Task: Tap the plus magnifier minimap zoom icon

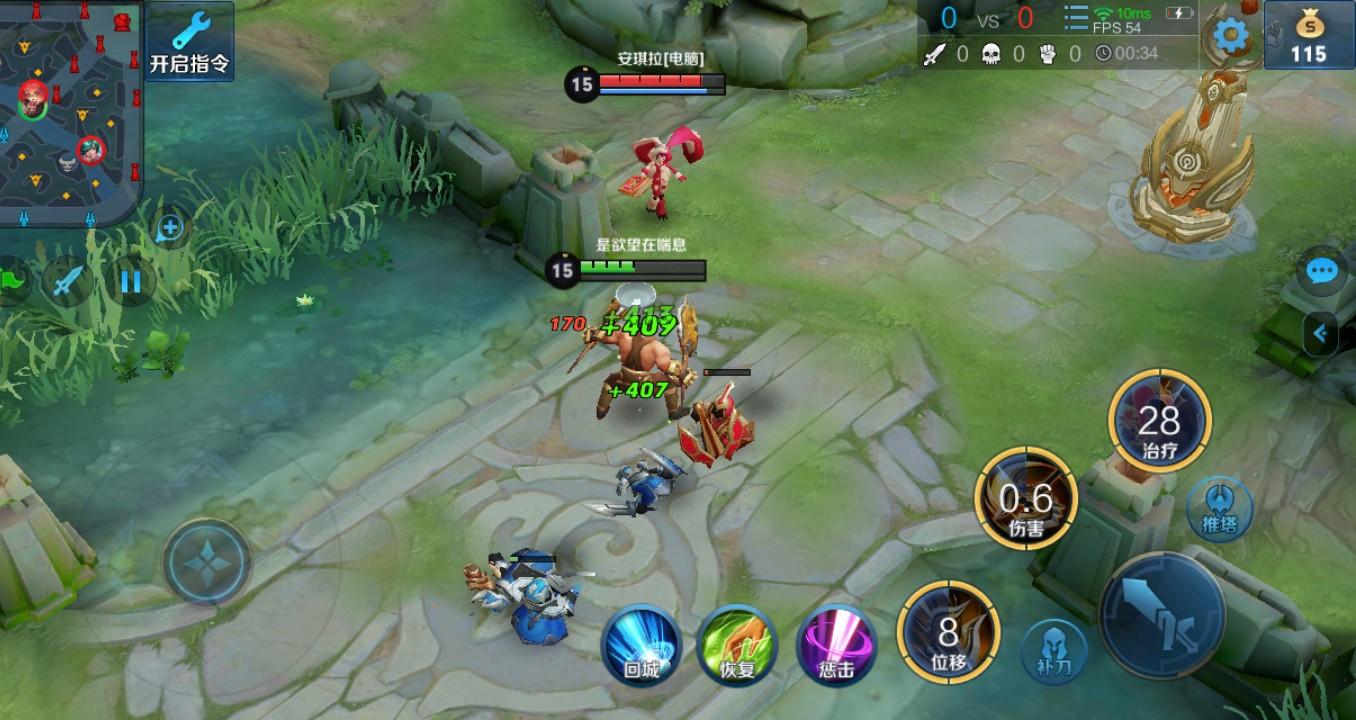Action: pyautogui.click(x=170, y=228)
